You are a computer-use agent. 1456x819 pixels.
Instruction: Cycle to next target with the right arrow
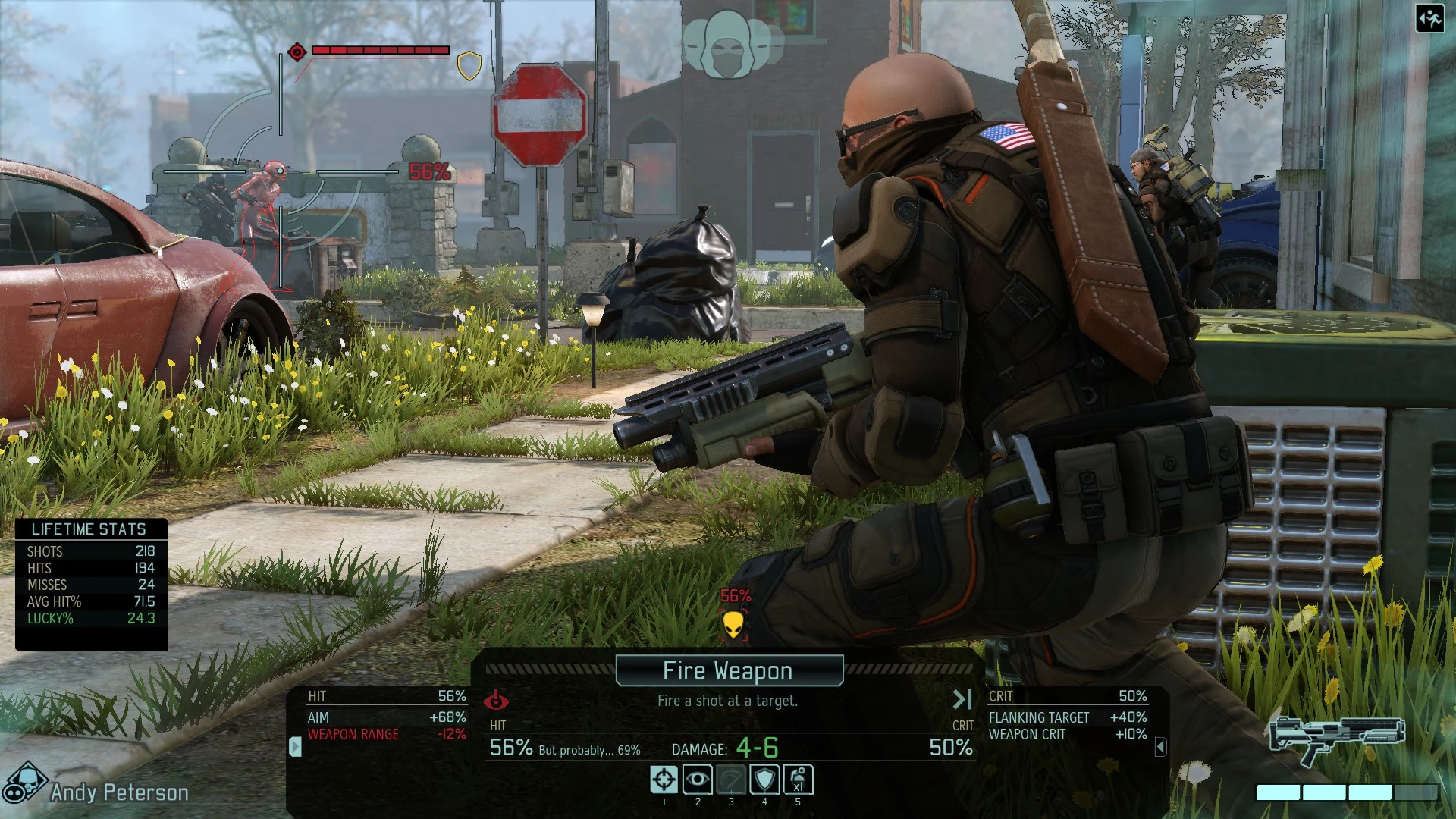point(962,699)
